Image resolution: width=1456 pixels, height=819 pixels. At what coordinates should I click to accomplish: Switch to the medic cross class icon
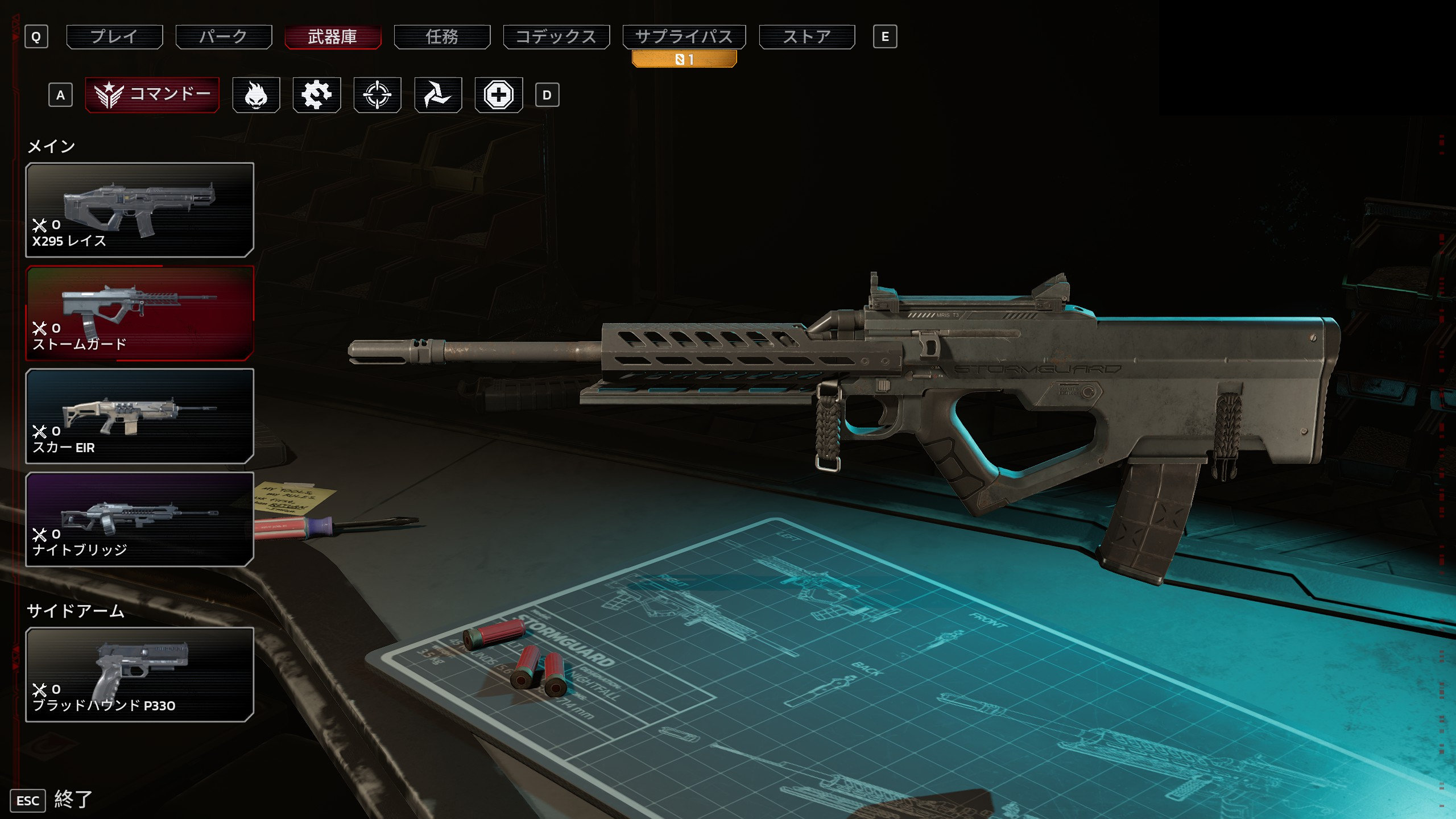[x=499, y=95]
